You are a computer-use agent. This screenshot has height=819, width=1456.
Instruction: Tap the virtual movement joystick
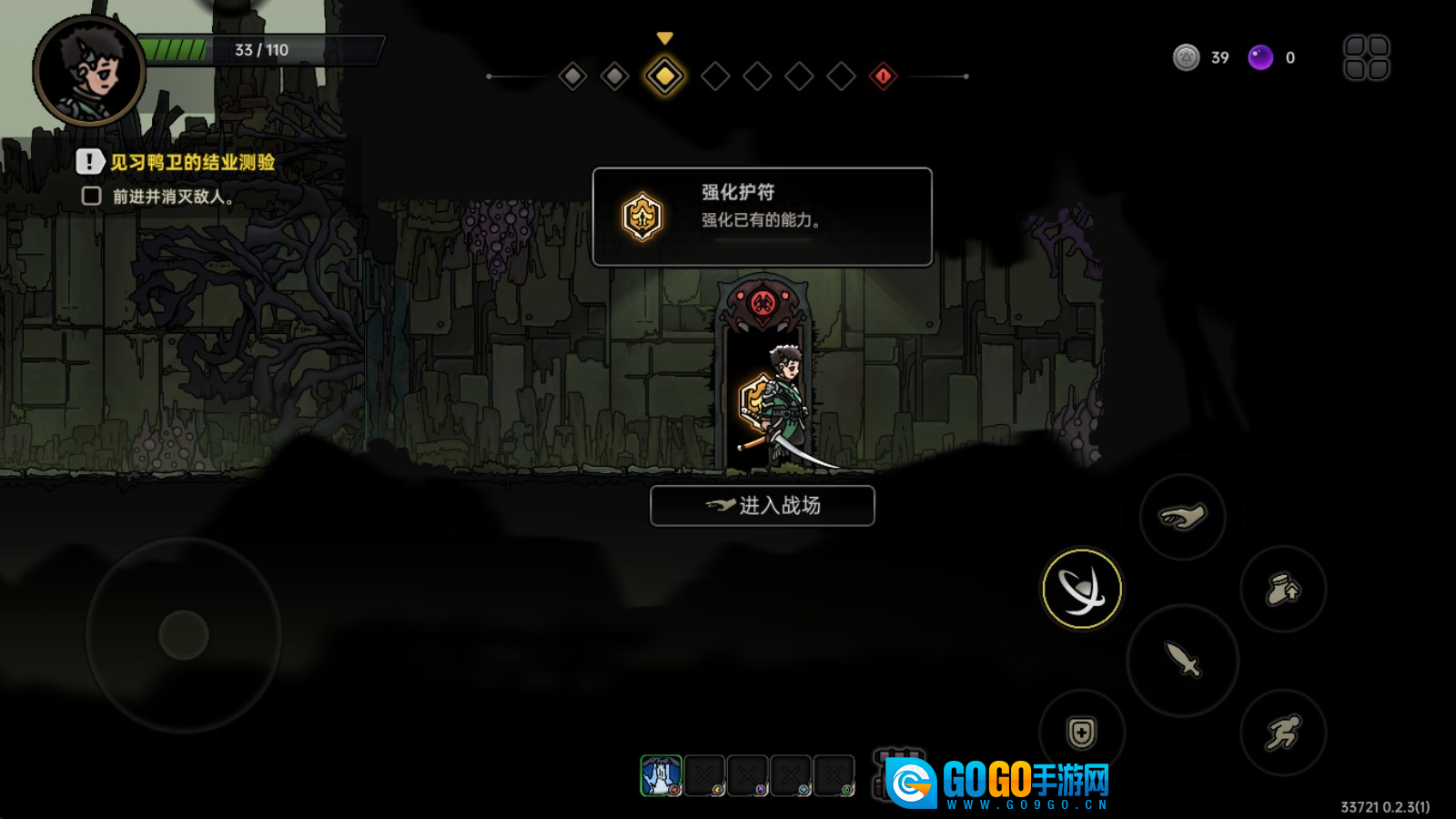click(184, 634)
